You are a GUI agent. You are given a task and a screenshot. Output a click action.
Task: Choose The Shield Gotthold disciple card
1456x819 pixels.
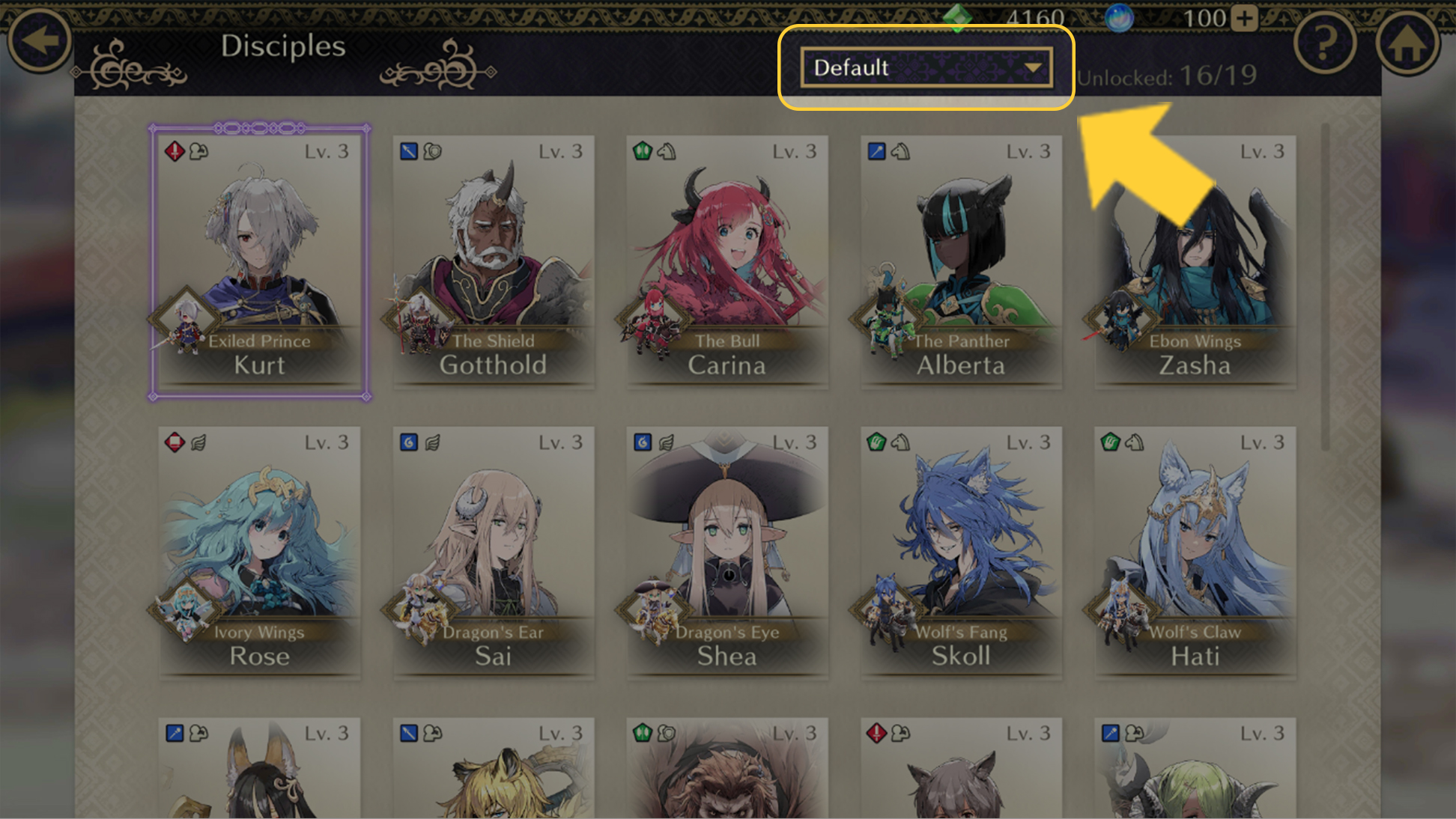(x=493, y=262)
